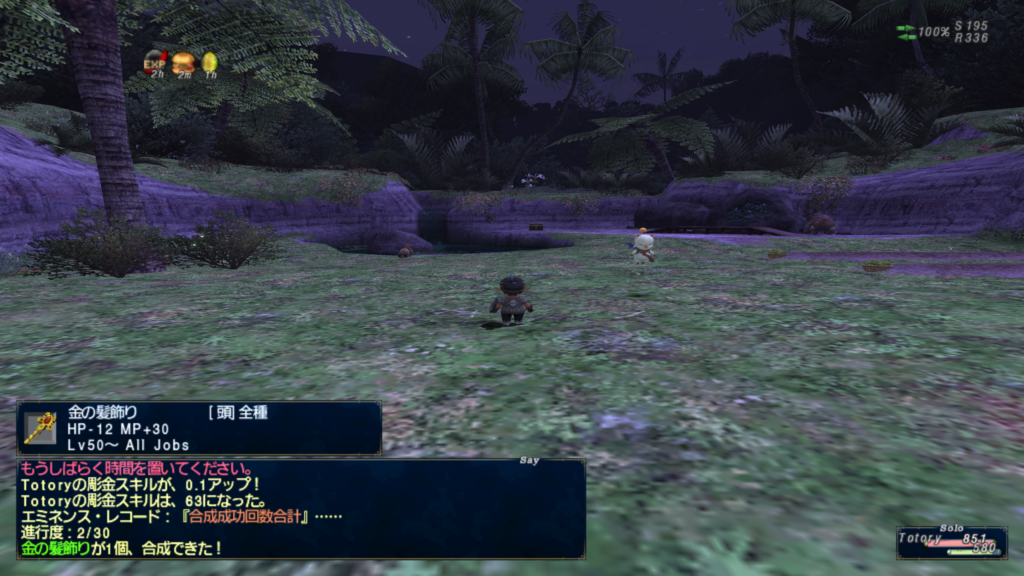Click the gold hairpin item icon
1024x576 pixels.
tap(39, 427)
